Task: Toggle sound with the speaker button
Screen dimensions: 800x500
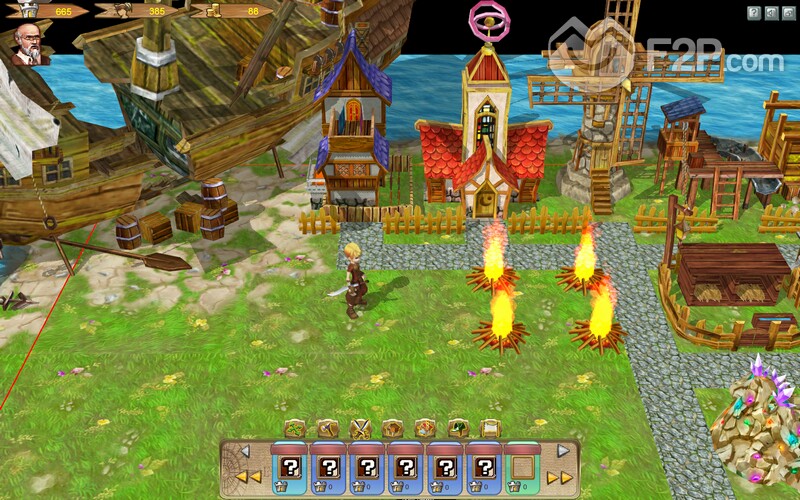Action: (x=772, y=13)
